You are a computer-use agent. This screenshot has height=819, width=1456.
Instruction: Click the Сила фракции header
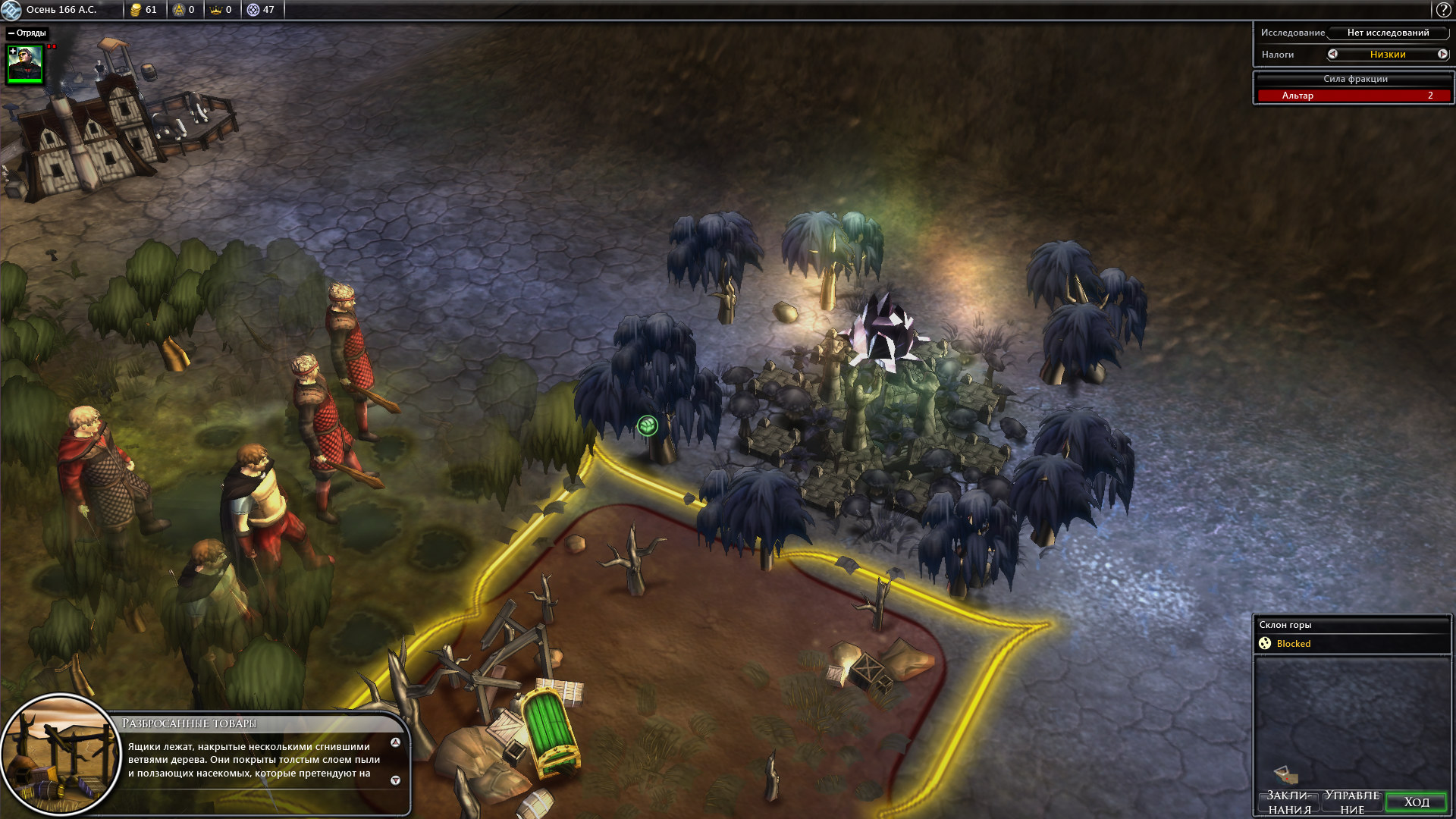[x=1355, y=79]
